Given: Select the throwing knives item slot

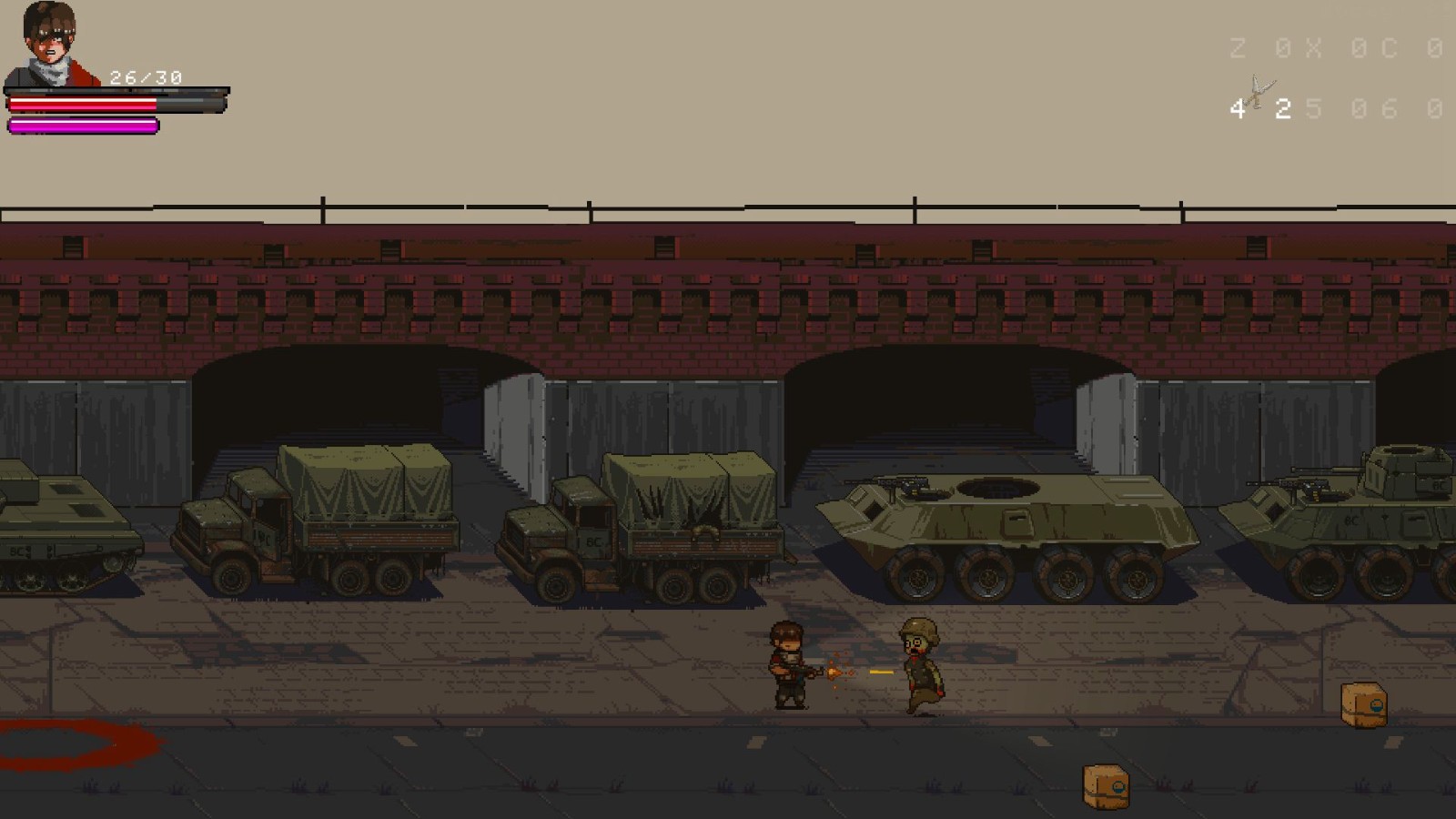Looking at the screenshot, I should pos(1259,94).
